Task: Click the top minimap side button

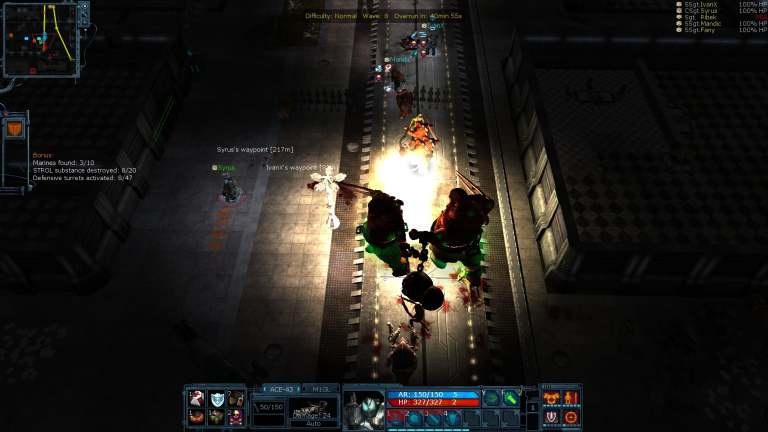Action: click(84, 6)
